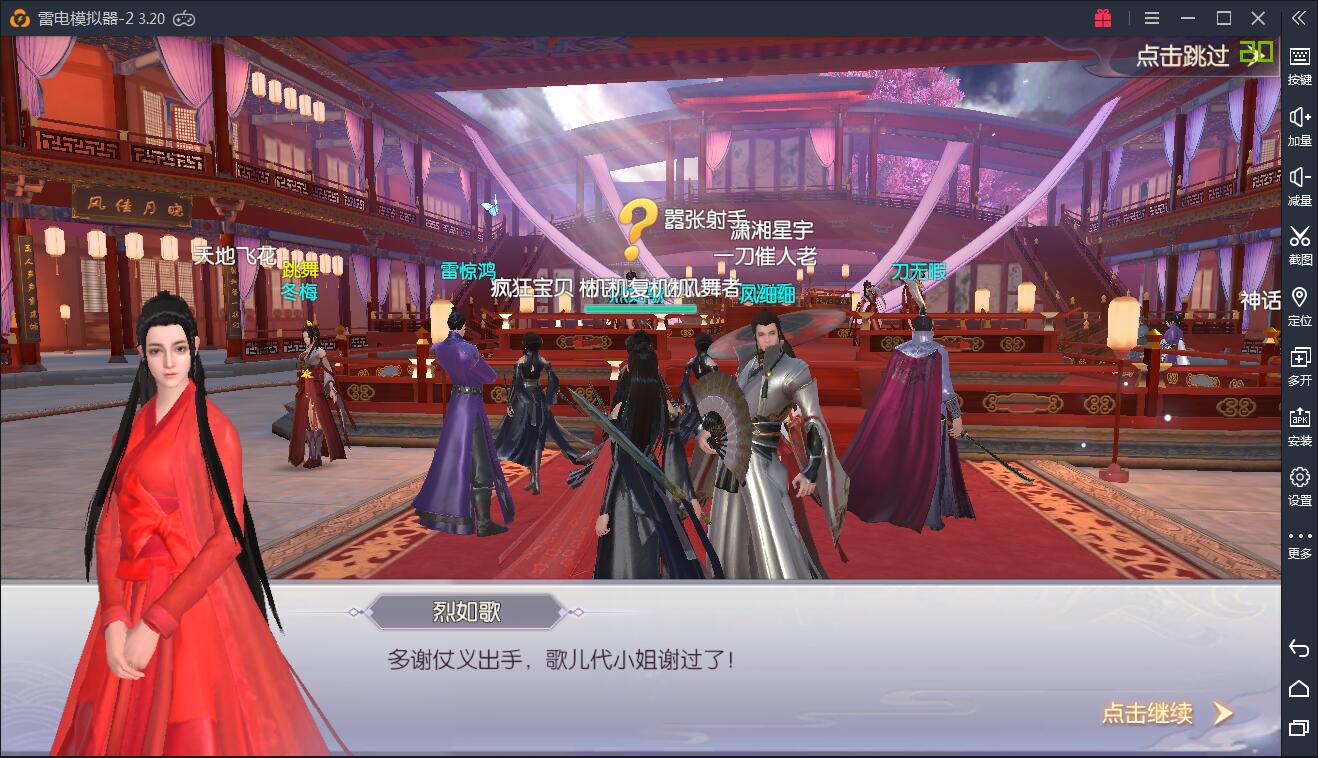Click the red gift box icon

click(x=1103, y=18)
